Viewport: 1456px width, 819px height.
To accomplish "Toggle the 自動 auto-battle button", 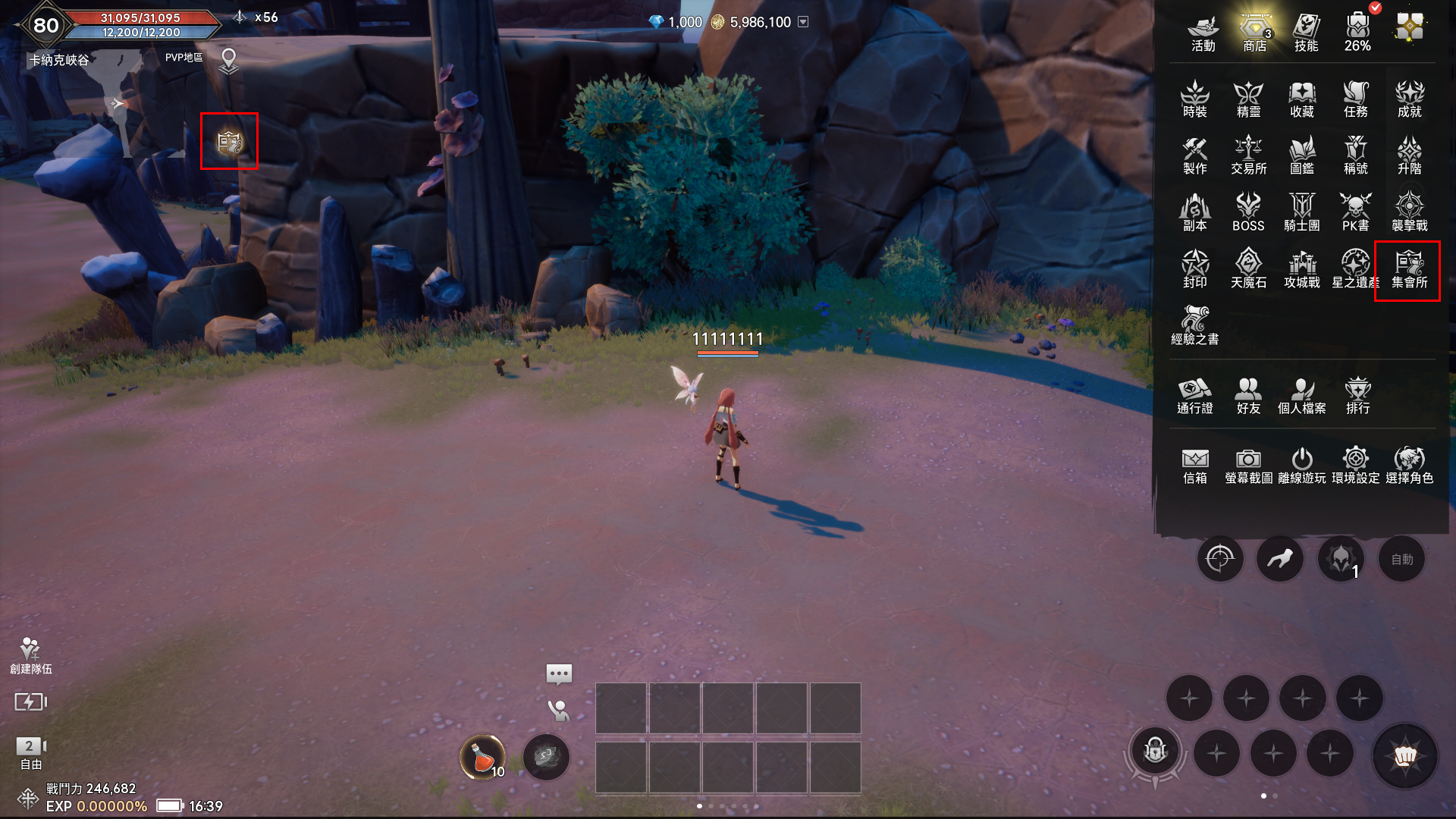I will coord(1401,560).
